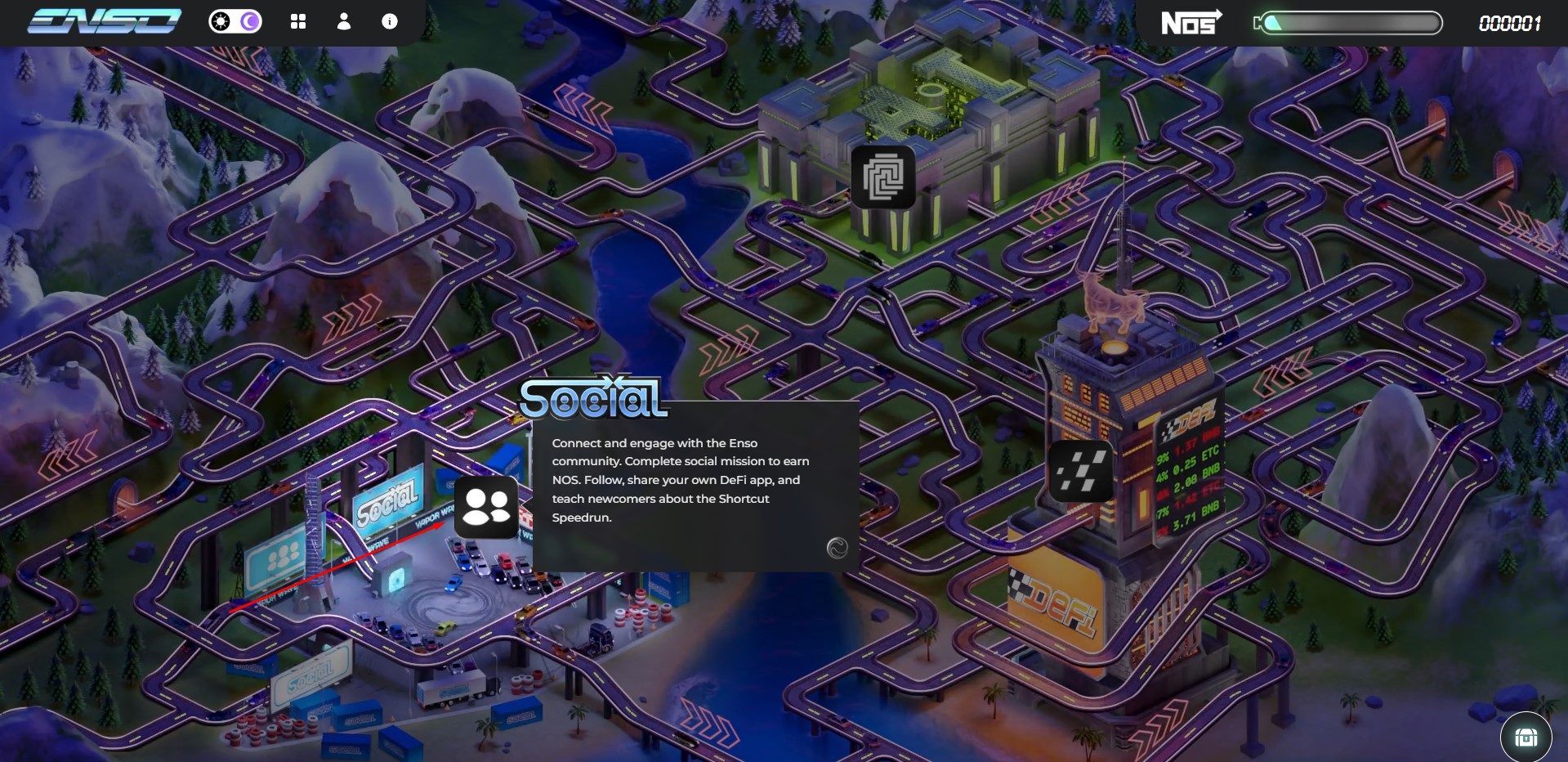
Task: Click the ENSO logo
Action: [104, 21]
